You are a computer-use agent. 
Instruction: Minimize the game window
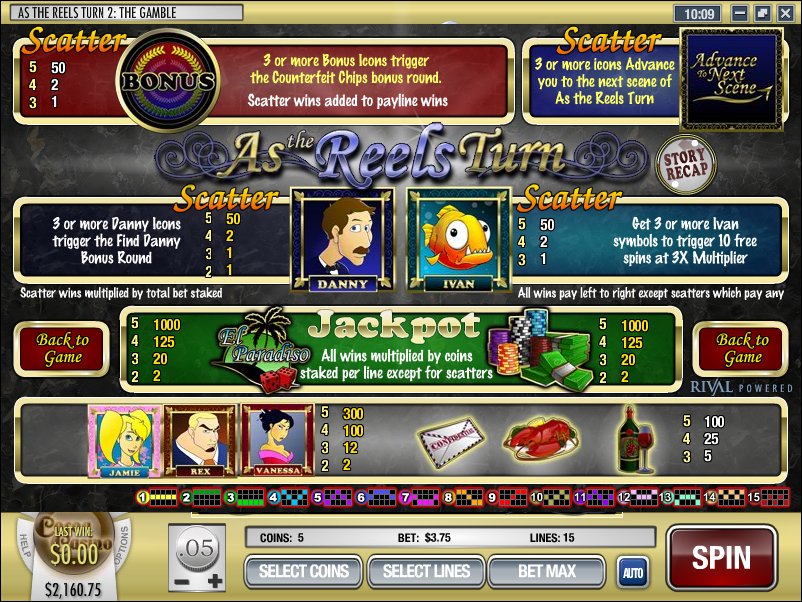click(x=739, y=14)
